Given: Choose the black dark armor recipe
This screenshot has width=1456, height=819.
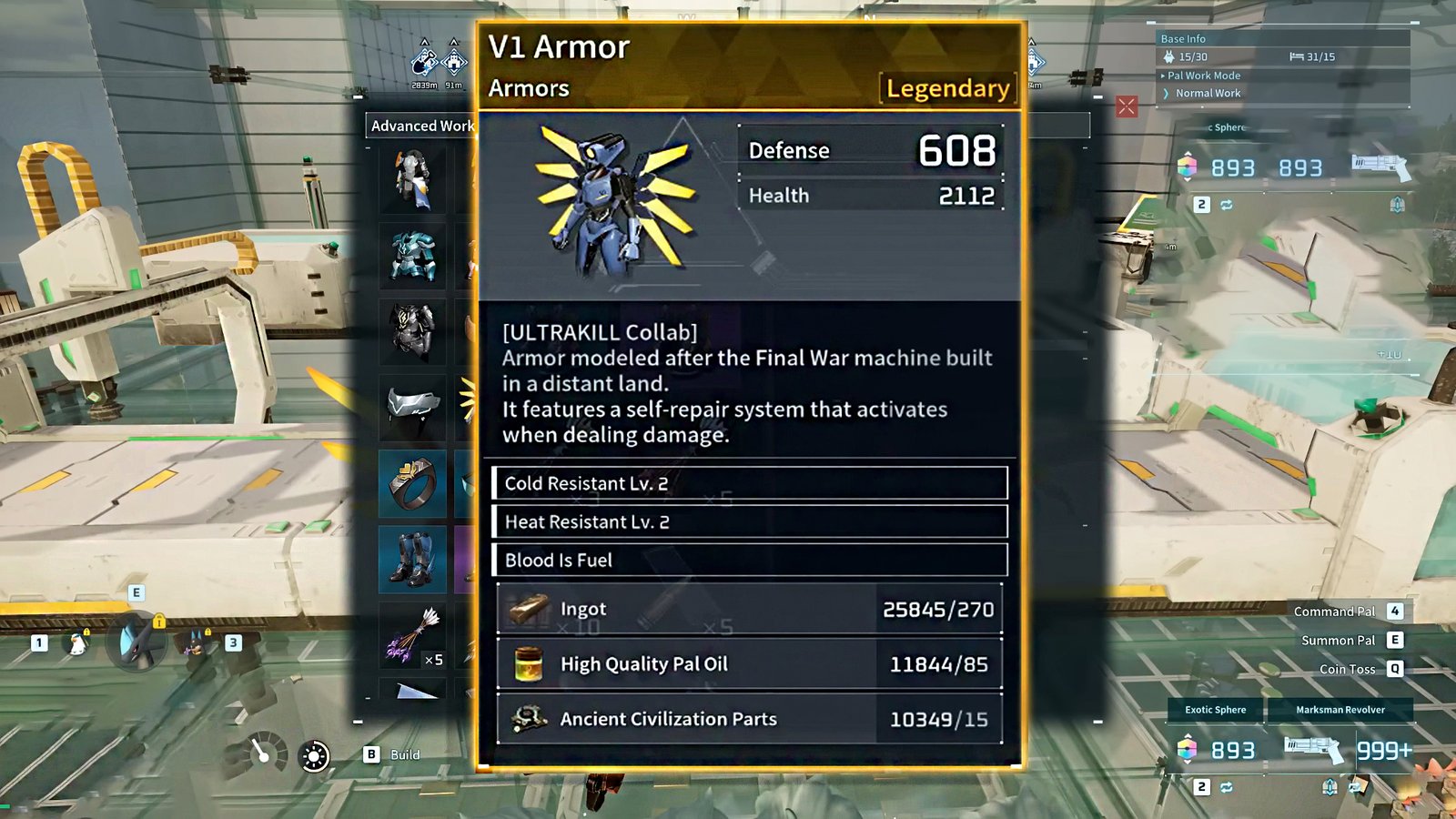Looking at the screenshot, I should [412, 331].
